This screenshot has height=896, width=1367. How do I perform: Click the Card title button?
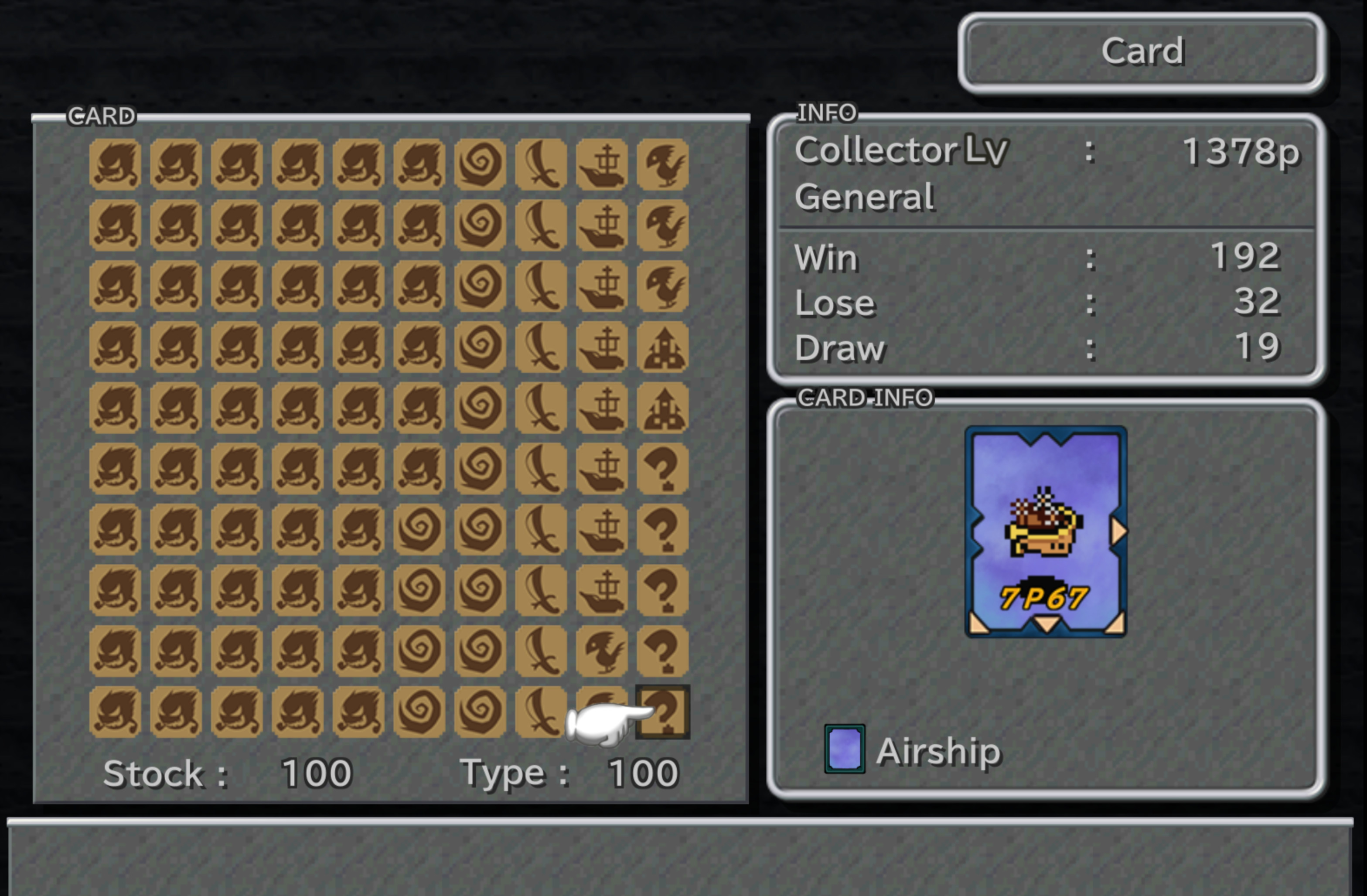point(1141,52)
